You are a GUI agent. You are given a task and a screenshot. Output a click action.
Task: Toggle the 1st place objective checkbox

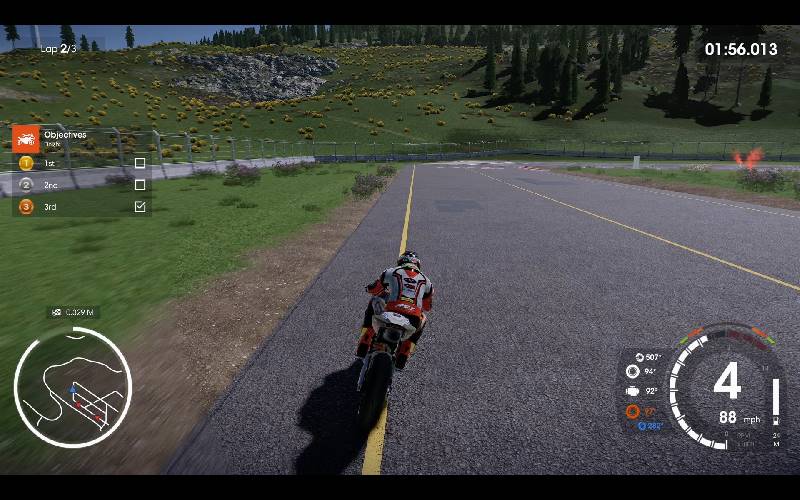(140, 163)
